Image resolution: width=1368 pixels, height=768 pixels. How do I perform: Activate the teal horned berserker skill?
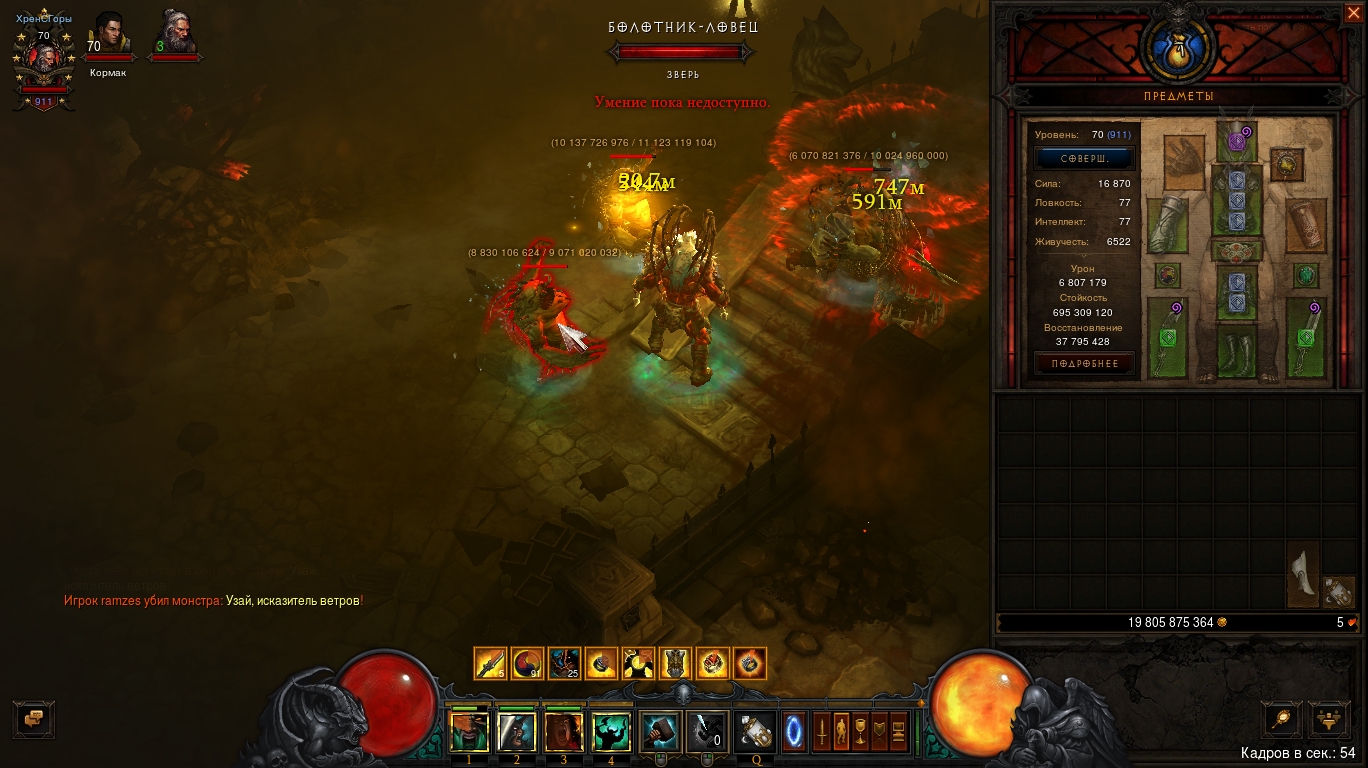610,732
